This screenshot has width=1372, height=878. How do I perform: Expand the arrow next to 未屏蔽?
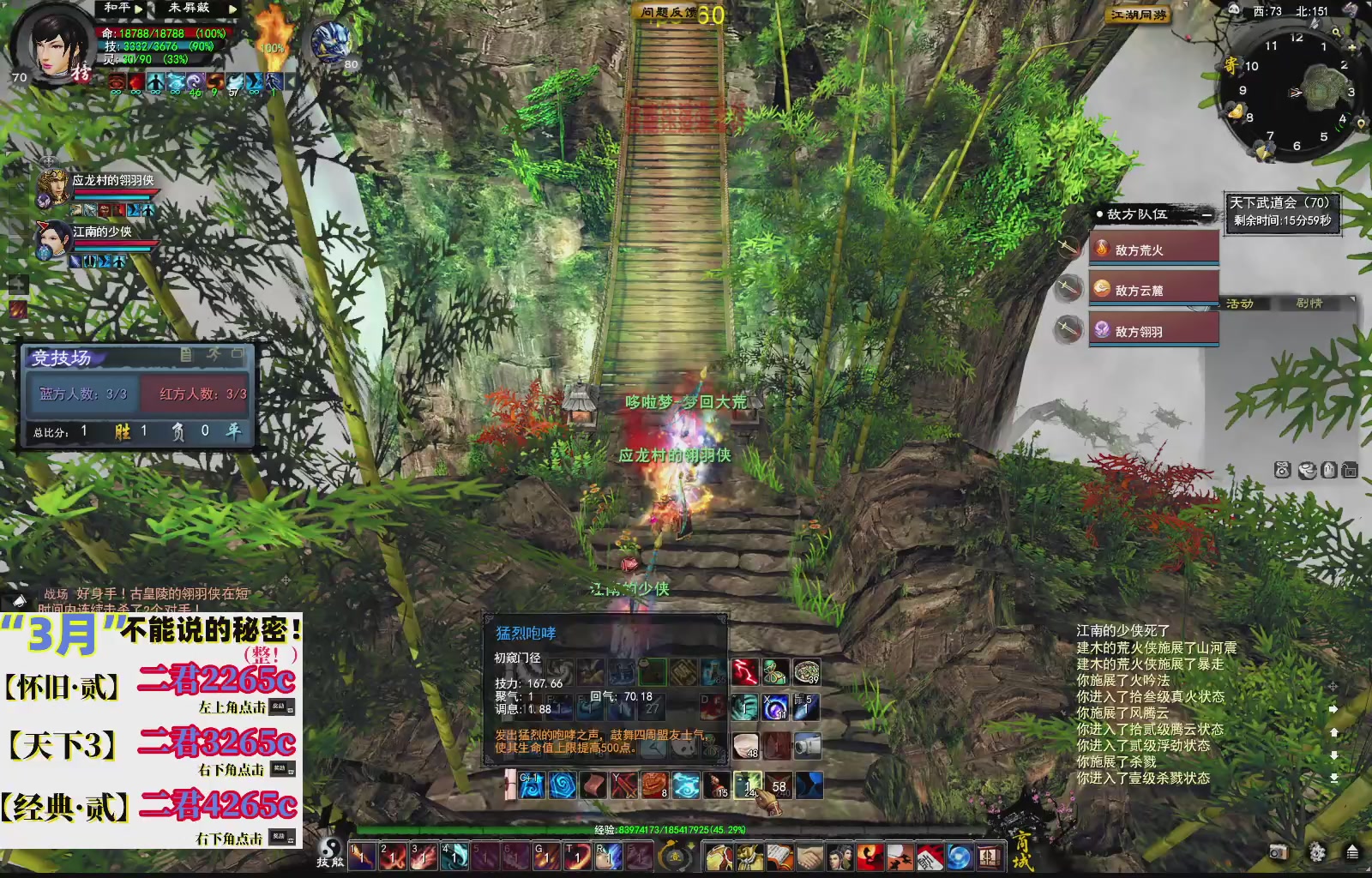coord(233,9)
